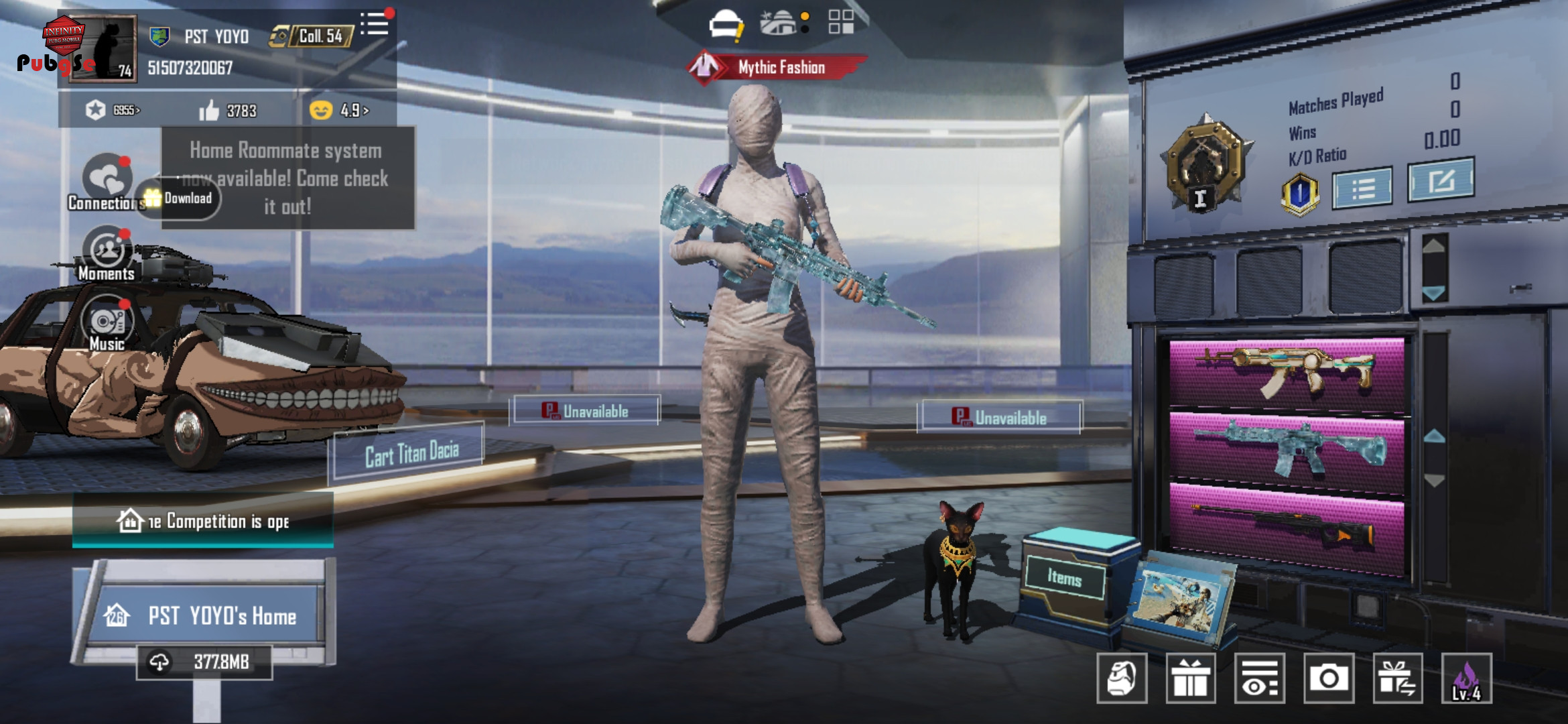Click the player avatar portrait
The width and height of the screenshot is (1568, 724).
pos(103,48)
